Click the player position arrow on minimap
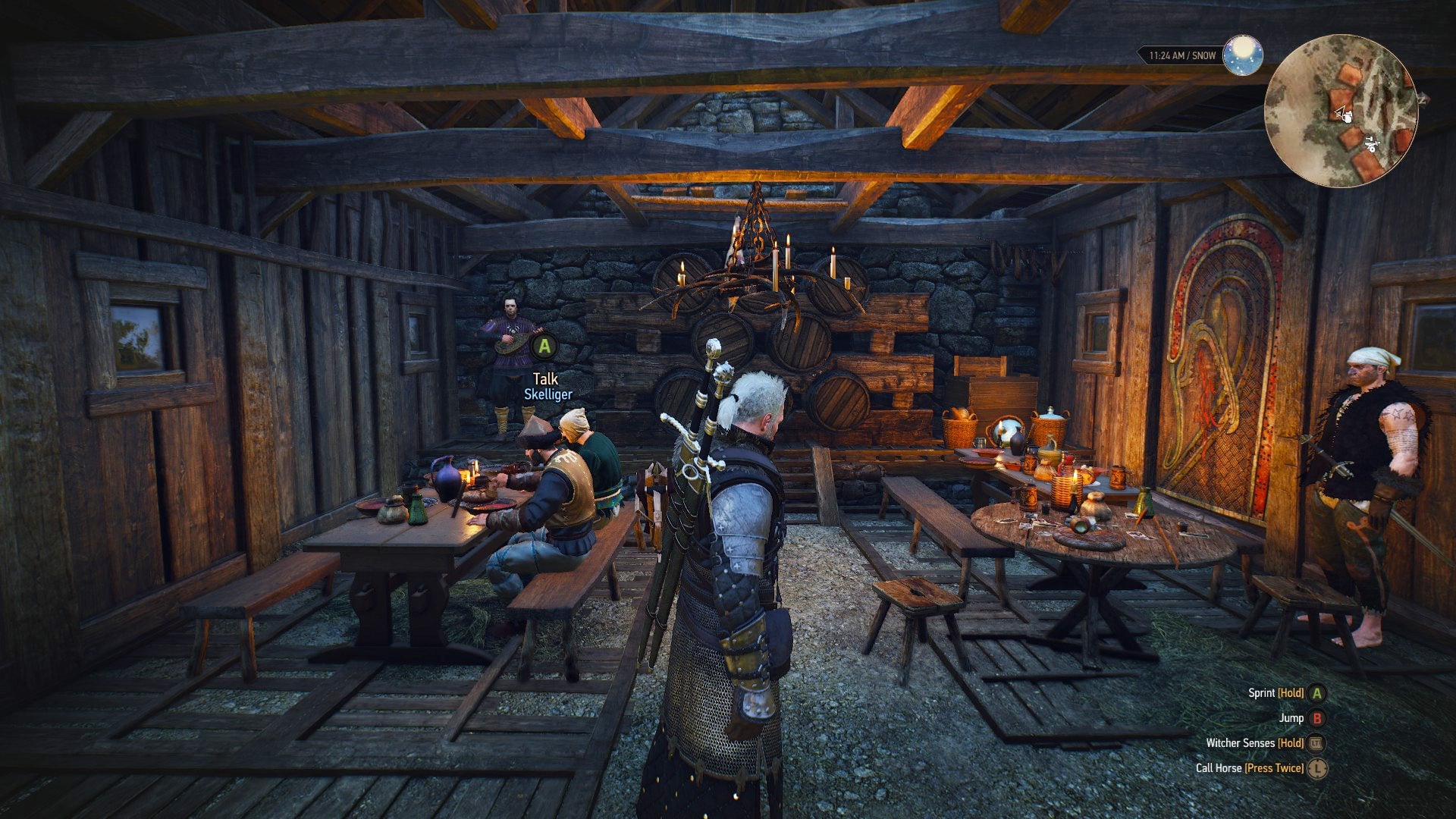The height and width of the screenshot is (819, 1456). [1340, 111]
